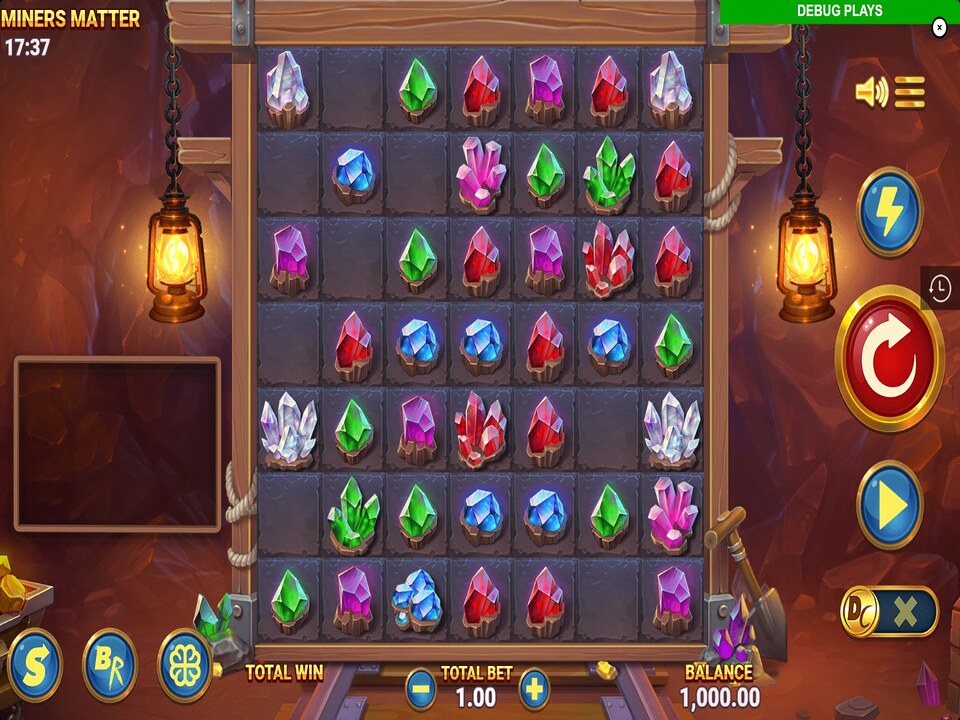Close the Debug Plays banner

coord(939,28)
